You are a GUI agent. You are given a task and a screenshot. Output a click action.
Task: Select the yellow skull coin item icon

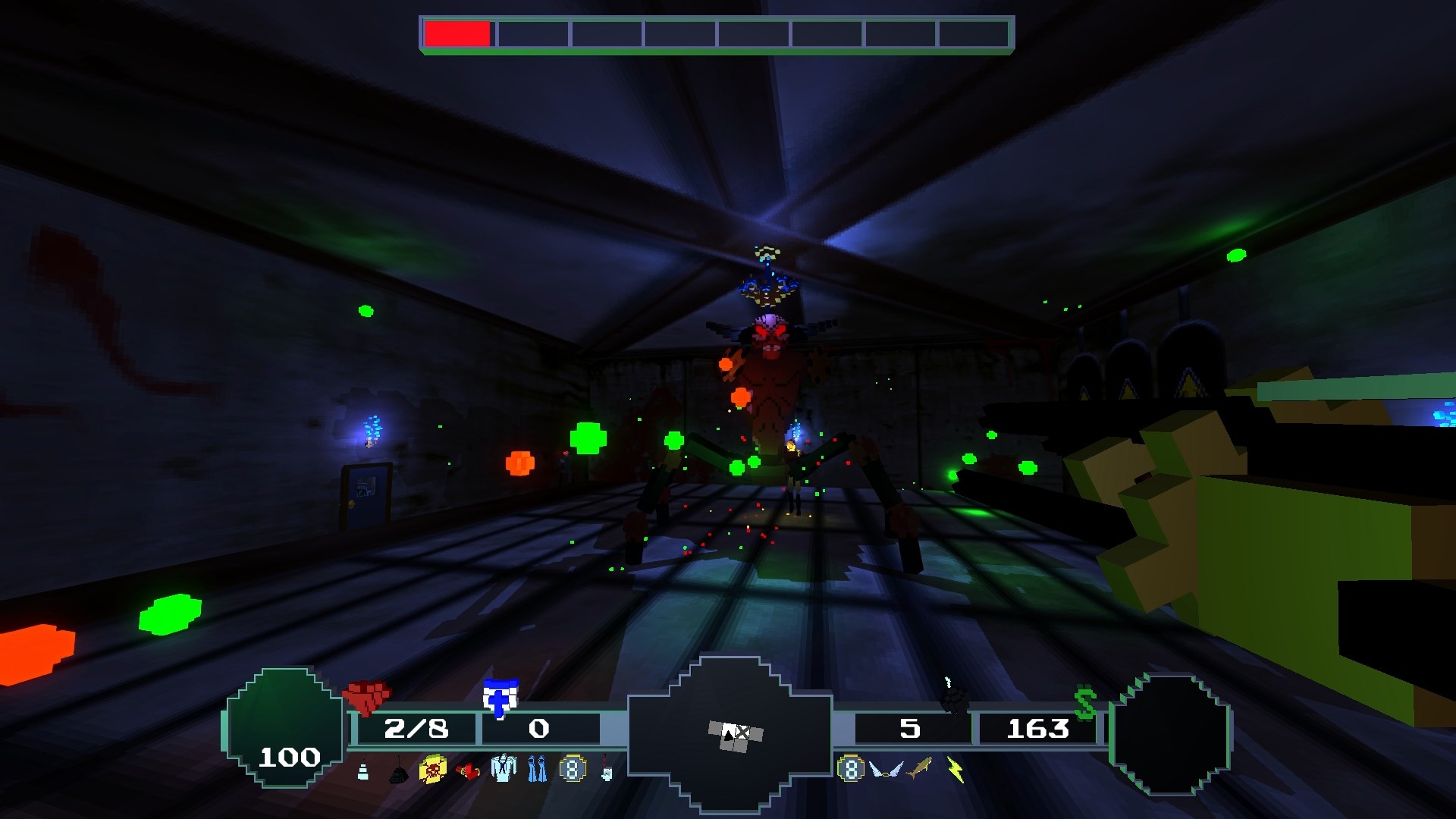(x=432, y=770)
